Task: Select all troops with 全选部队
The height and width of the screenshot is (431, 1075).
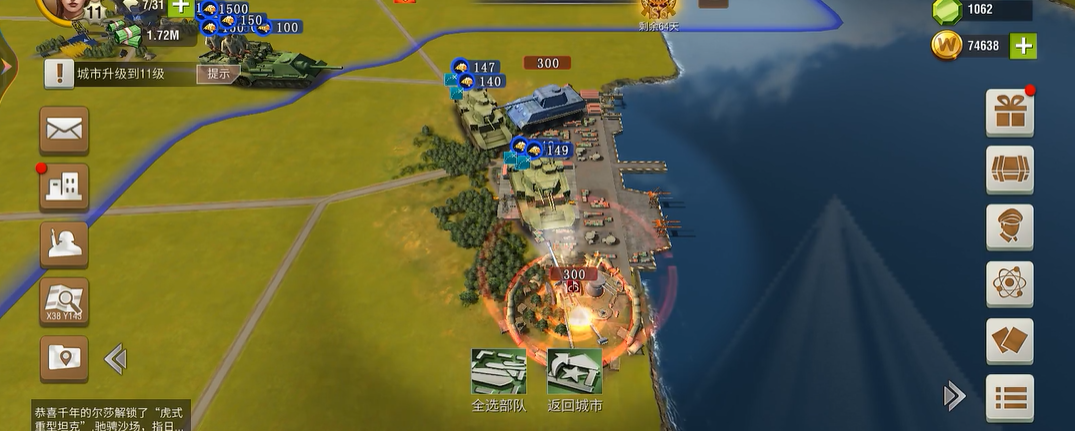Action: click(498, 381)
